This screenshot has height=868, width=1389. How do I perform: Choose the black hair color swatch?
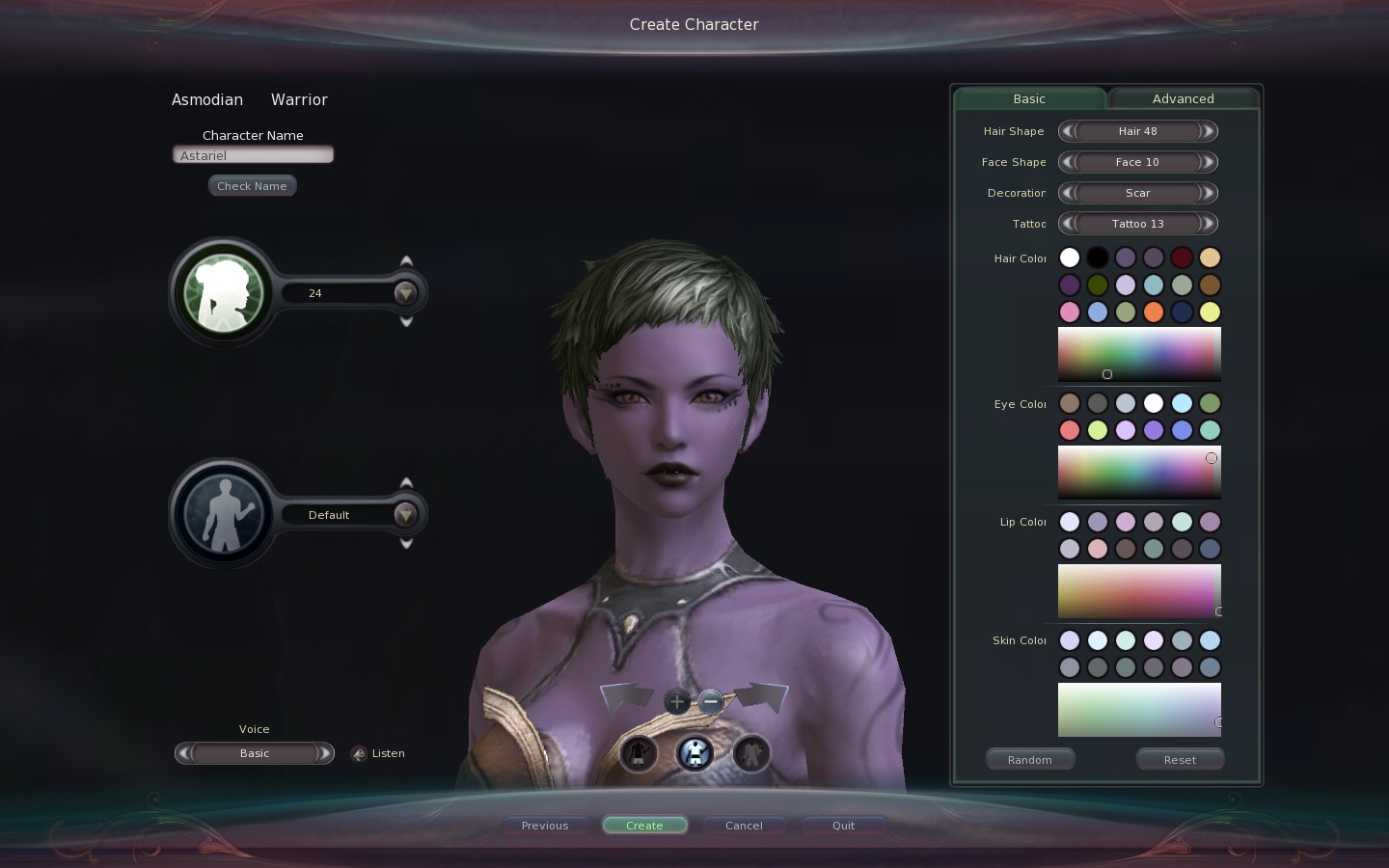(x=1098, y=258)
